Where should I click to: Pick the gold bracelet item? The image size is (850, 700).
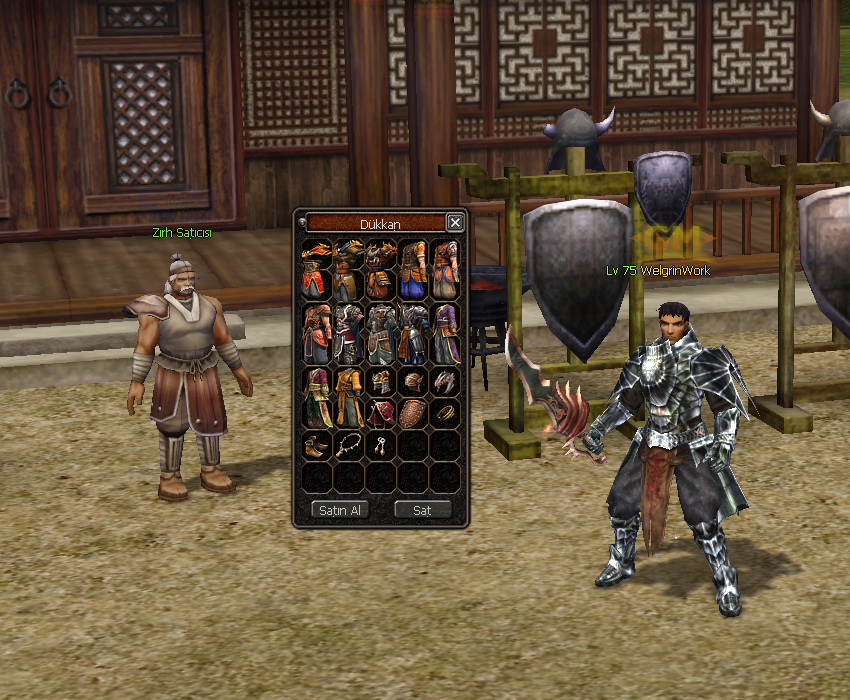[x=445, y=412]
